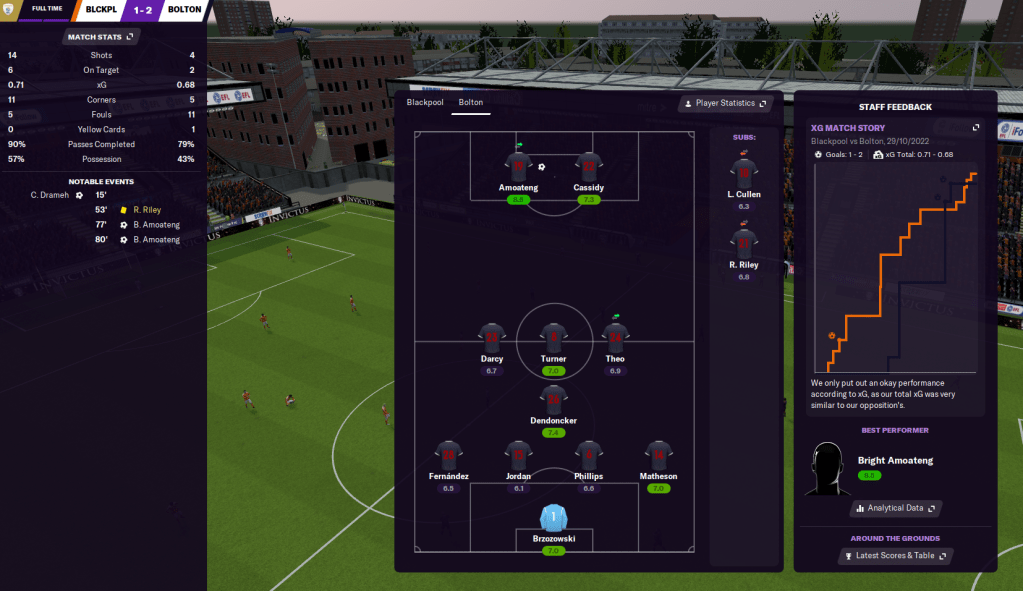Expand the xG Match Story chart
Screen dimensions: 1023x591
[x=976, y=128]
